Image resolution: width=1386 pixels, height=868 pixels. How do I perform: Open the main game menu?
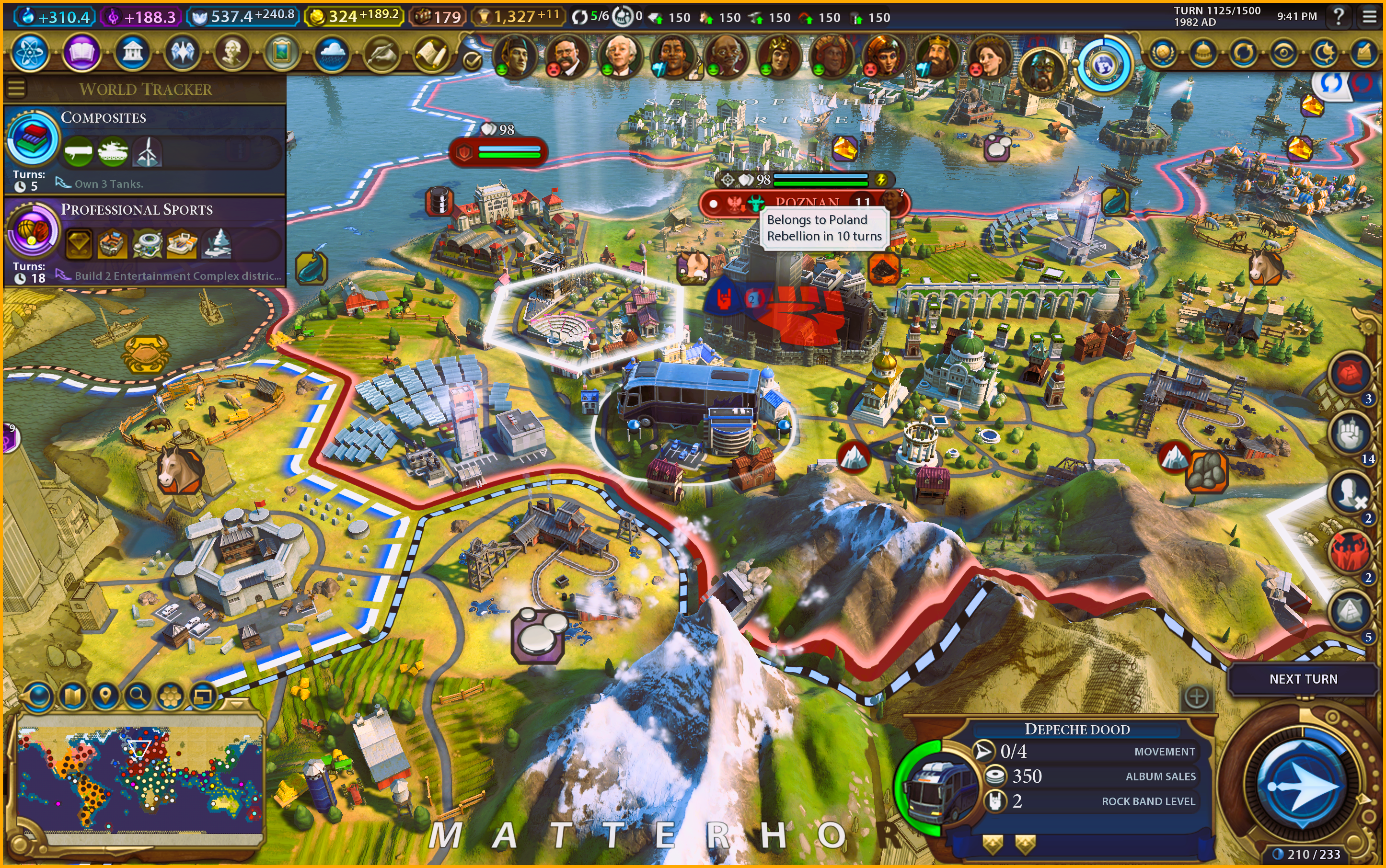[1369, 17]
